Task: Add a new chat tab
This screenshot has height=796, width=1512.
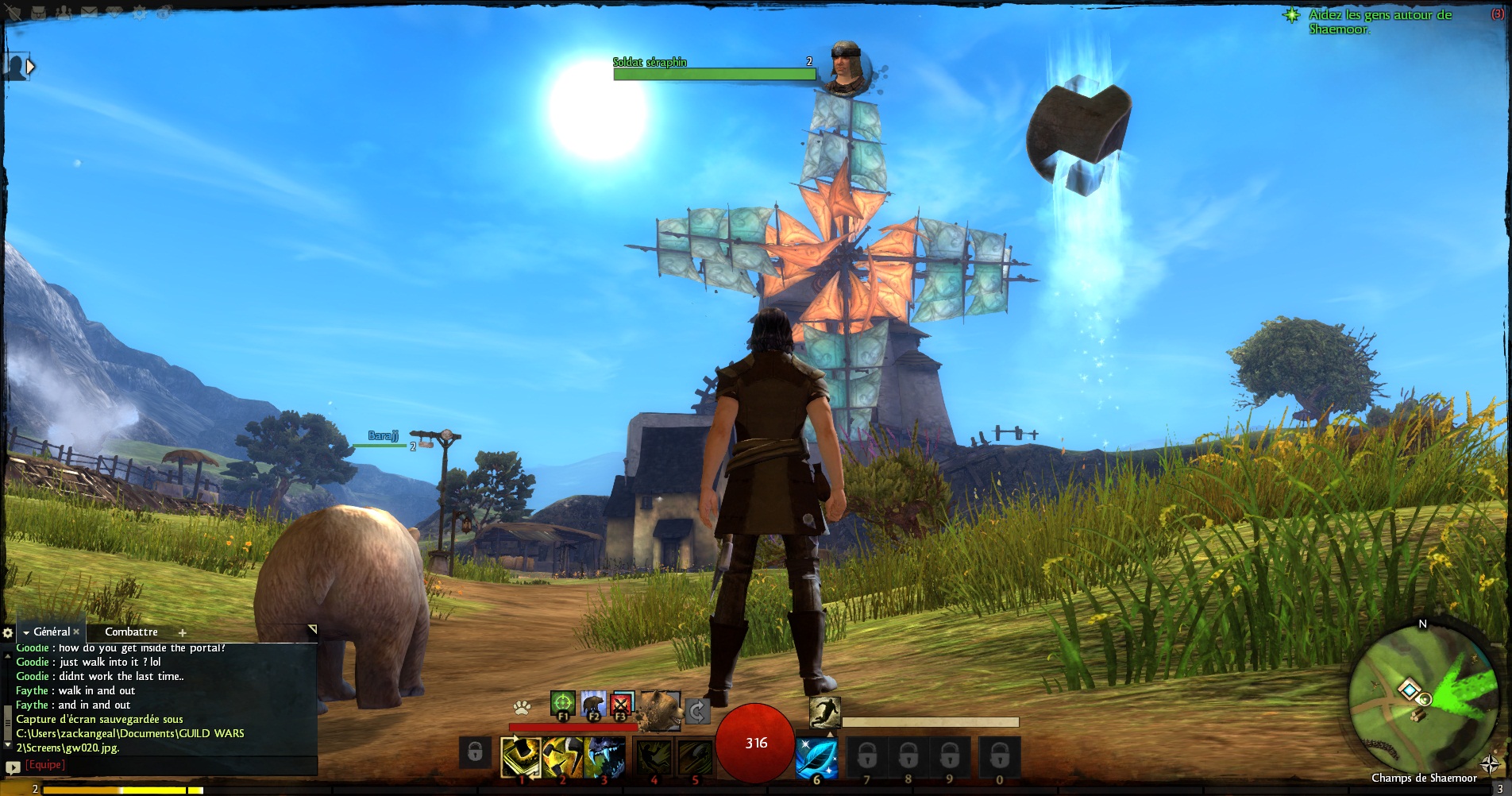Action: 182,632
